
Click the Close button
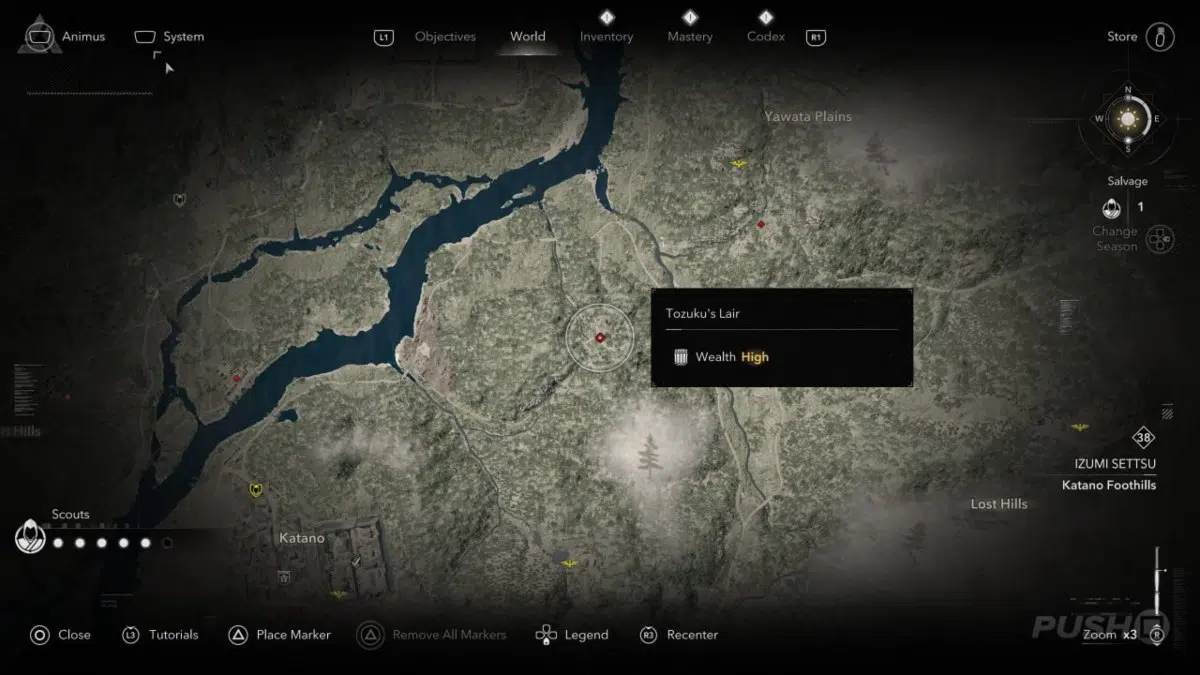click(x=60, y=634)
